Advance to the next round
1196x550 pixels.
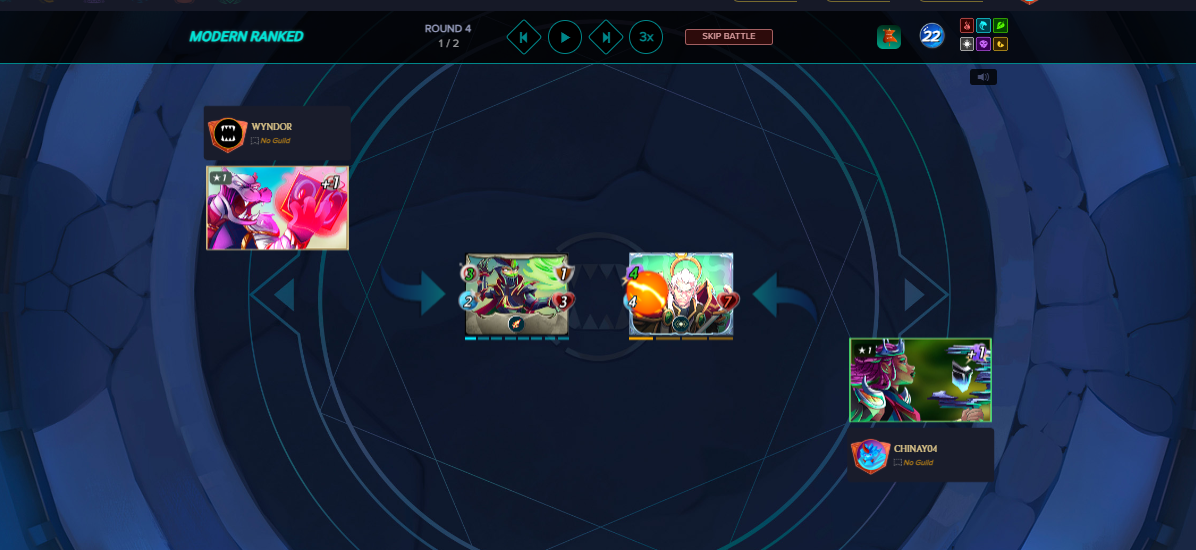(606, 37)
